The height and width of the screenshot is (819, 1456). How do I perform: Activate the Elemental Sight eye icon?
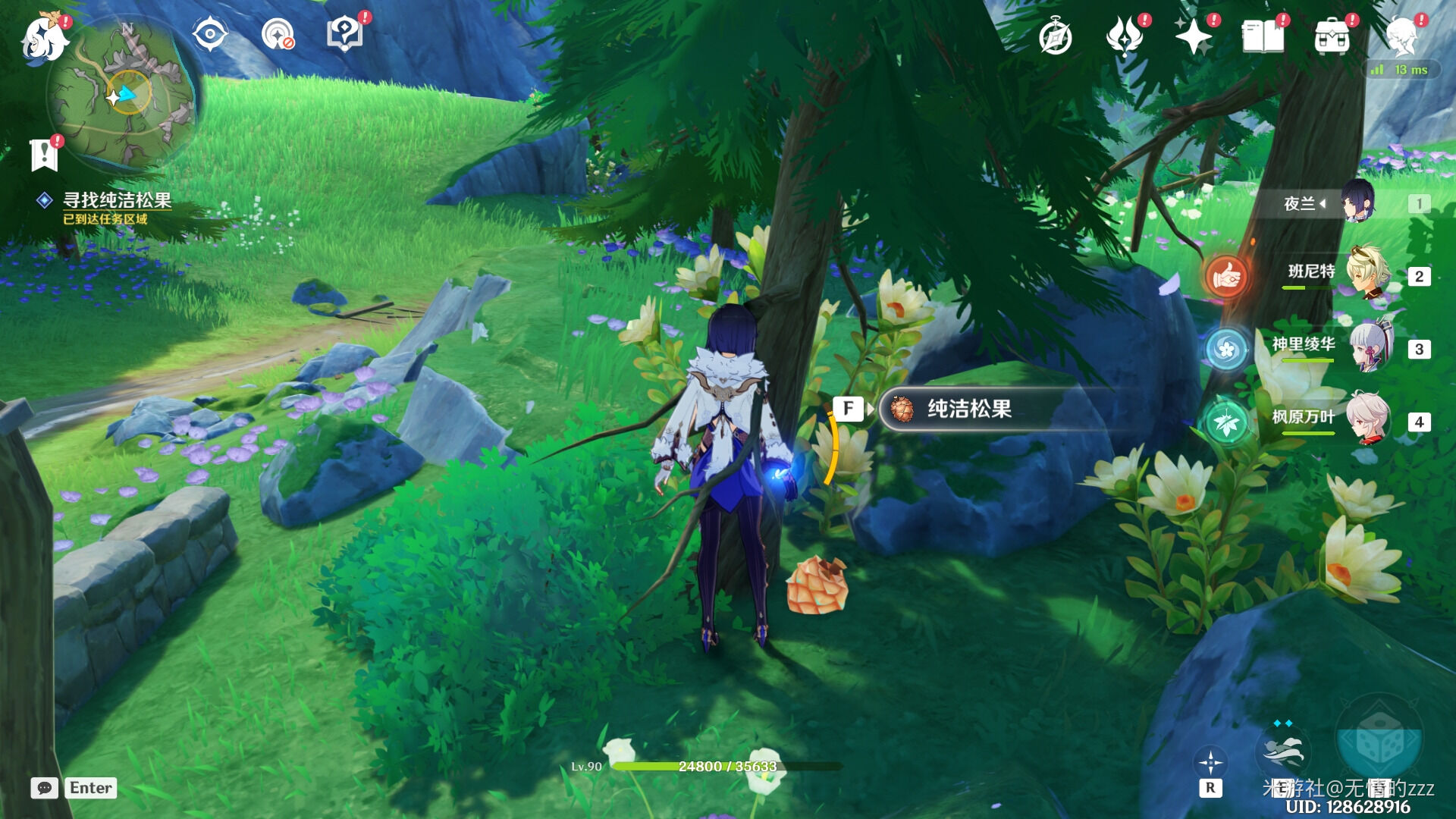coord(209,34)
